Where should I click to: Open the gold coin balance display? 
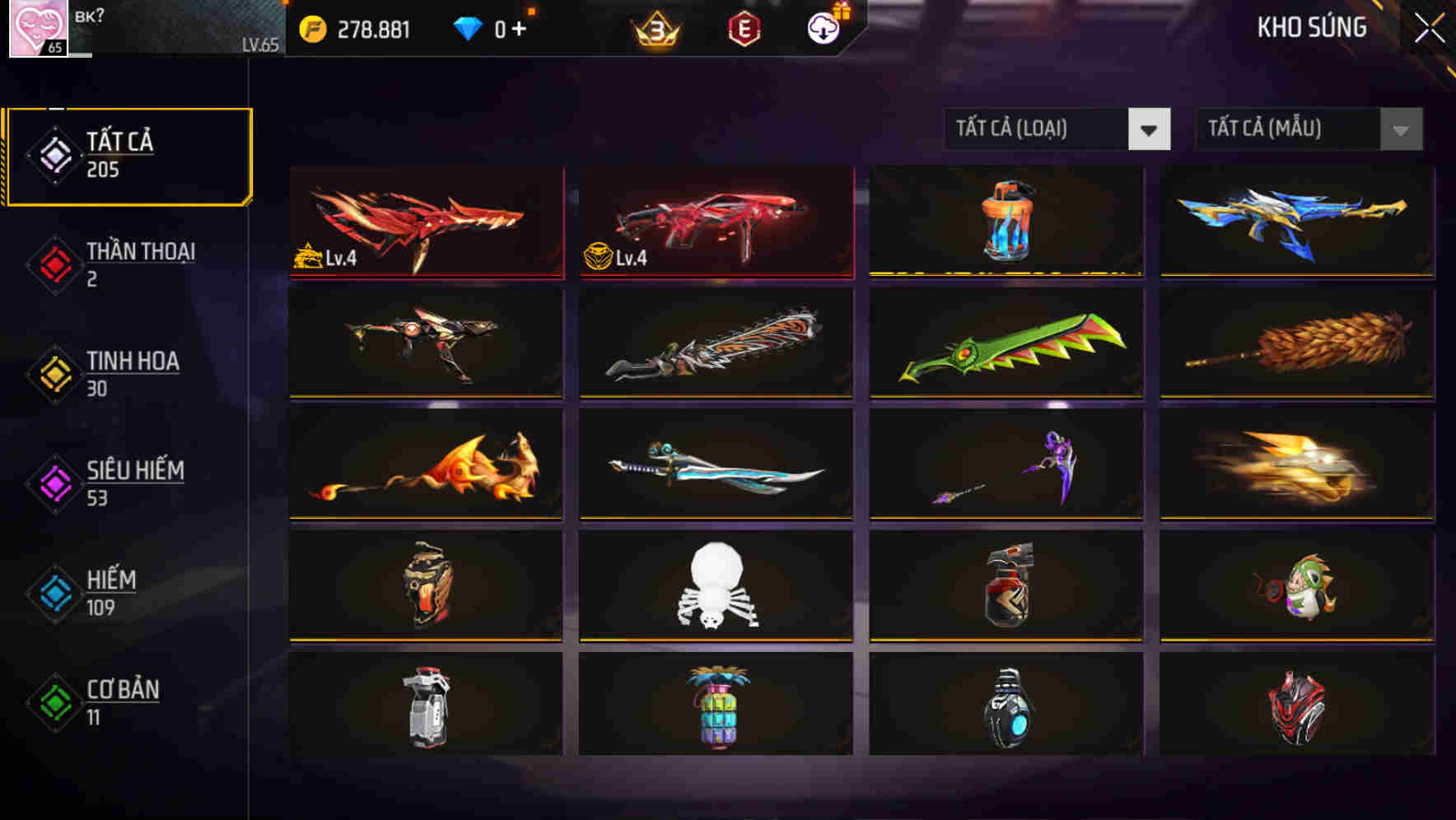pyautogui.click(x=354, y=26)
